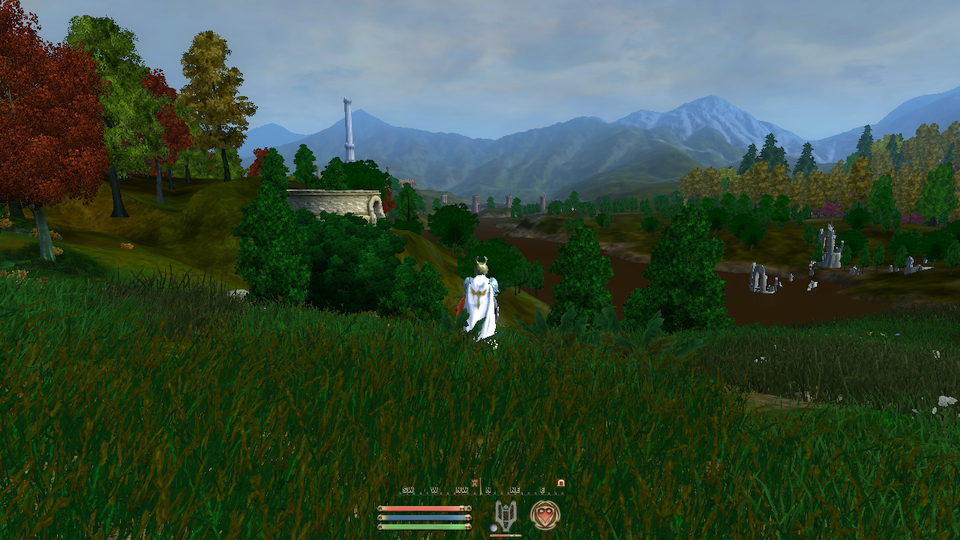Click the ruin marker above the compass
This screenshot has height=540, width=960.
point(475,482)
